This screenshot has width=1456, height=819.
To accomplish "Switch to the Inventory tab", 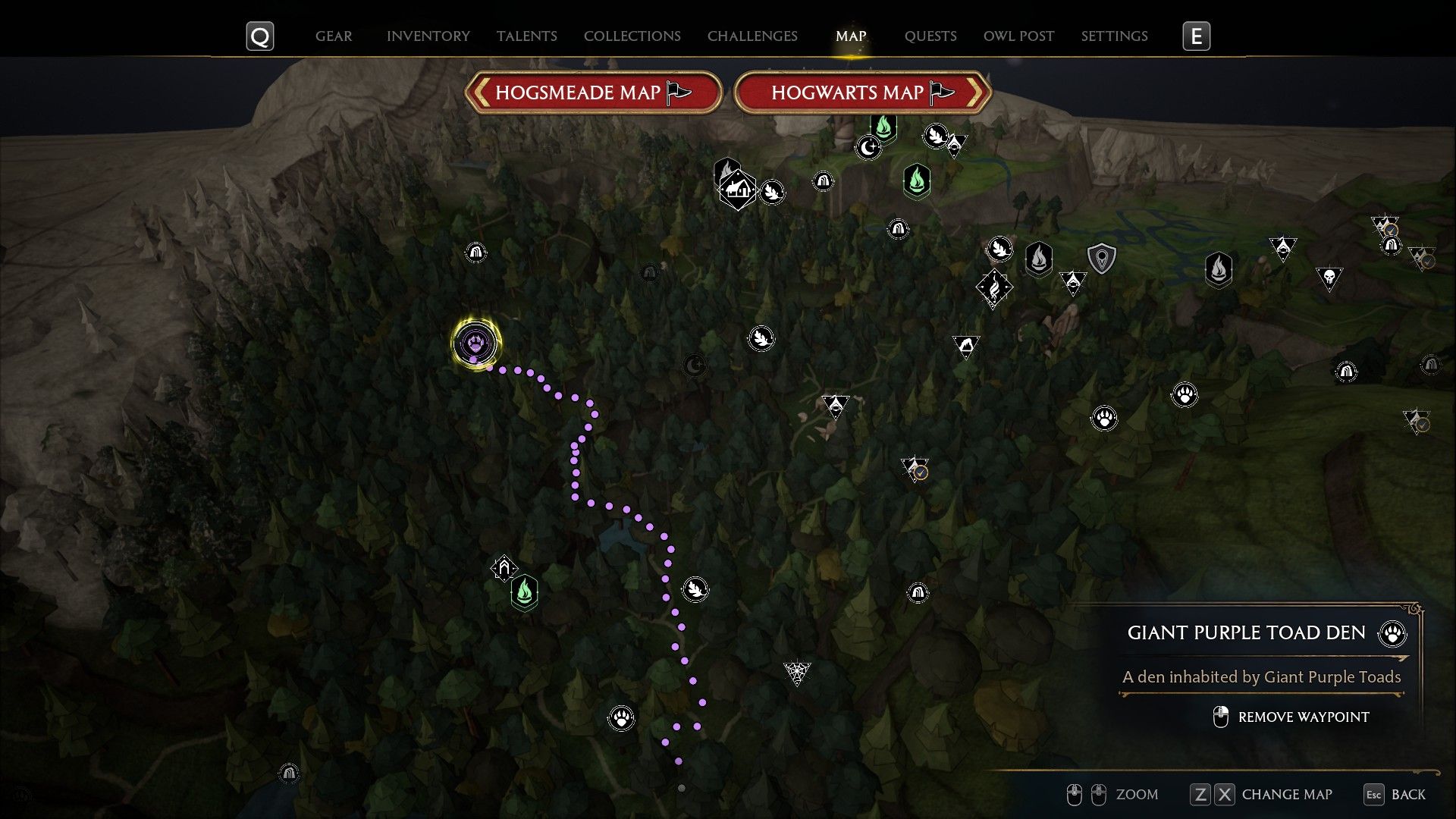I will pos(428,36).
